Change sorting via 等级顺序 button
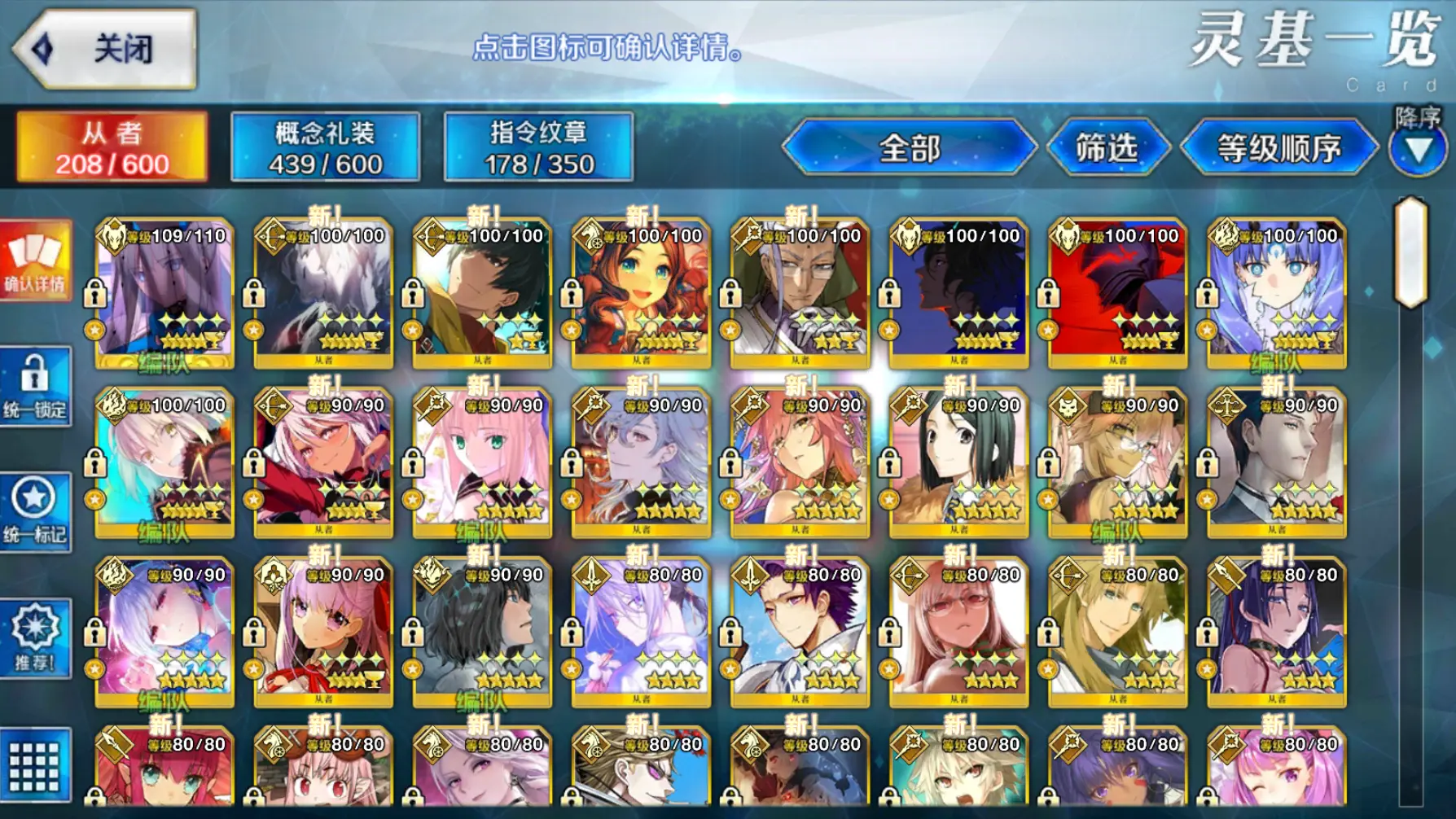The image size is (1456, 819). click(1278, 148)
